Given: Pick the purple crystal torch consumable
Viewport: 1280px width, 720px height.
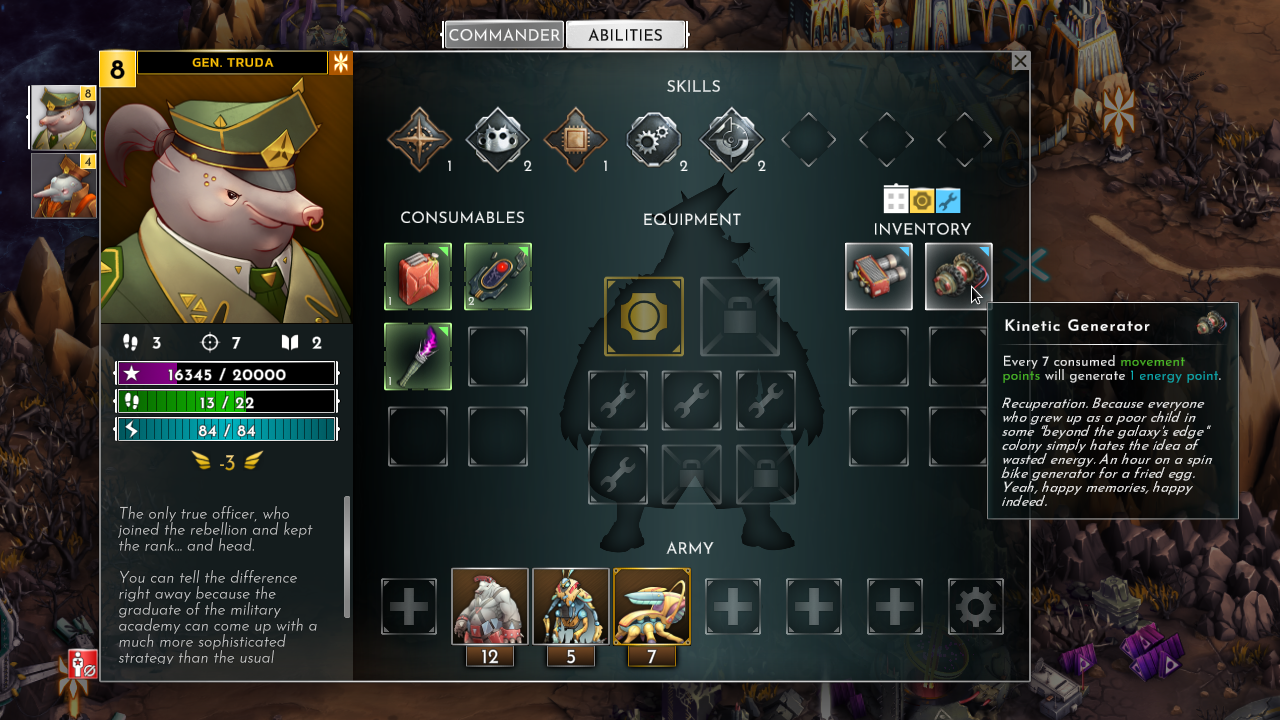Looking at the screenshot, I should 418,357.
